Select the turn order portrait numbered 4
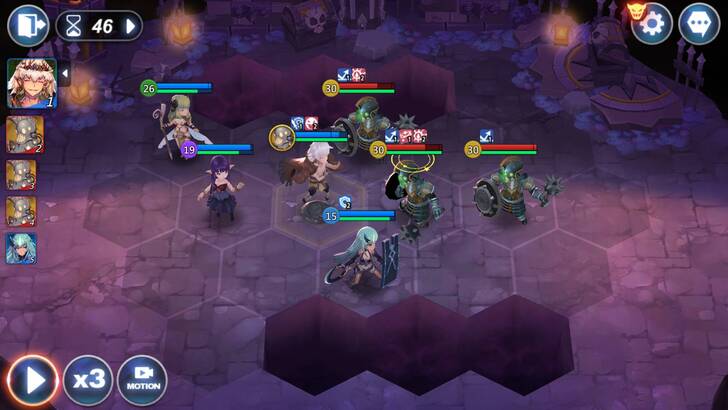 point(23,210)
